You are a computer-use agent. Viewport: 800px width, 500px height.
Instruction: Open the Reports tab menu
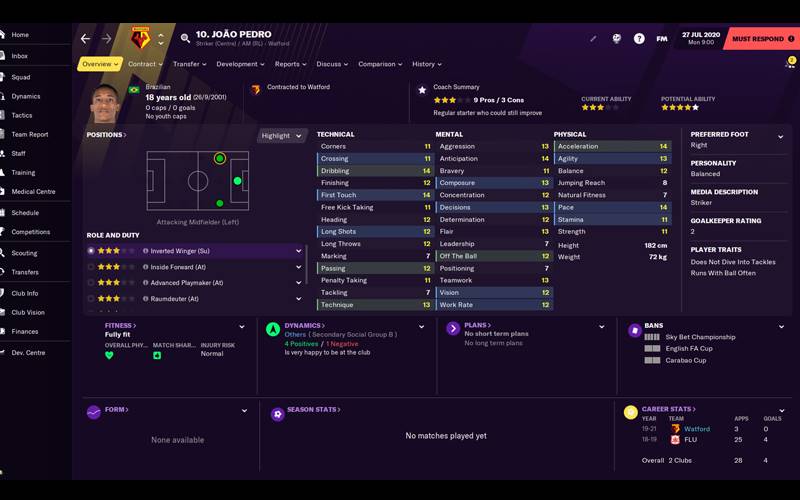point(290,64)
